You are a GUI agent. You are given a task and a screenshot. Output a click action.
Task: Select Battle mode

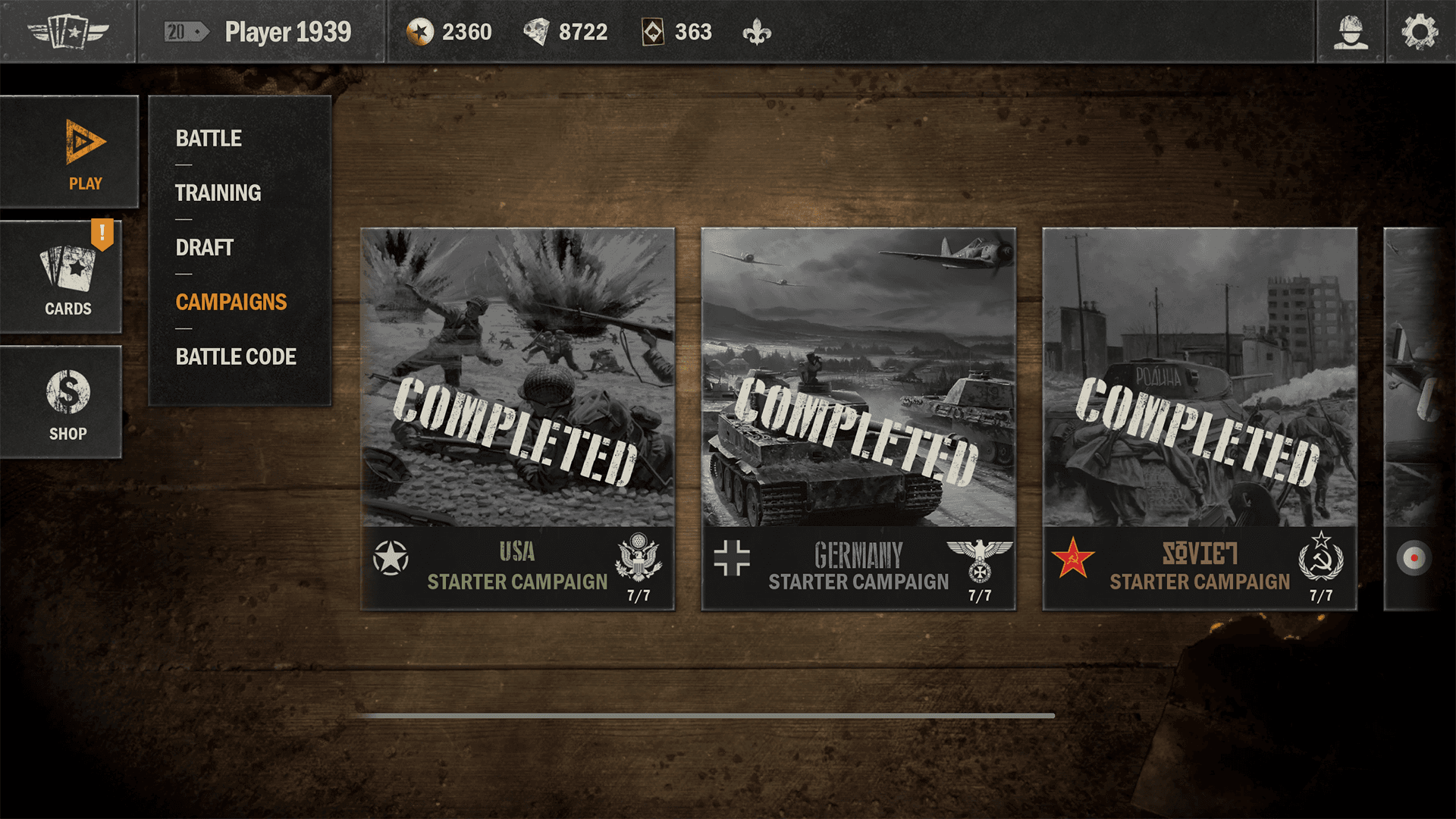click(x=209, y=138)
